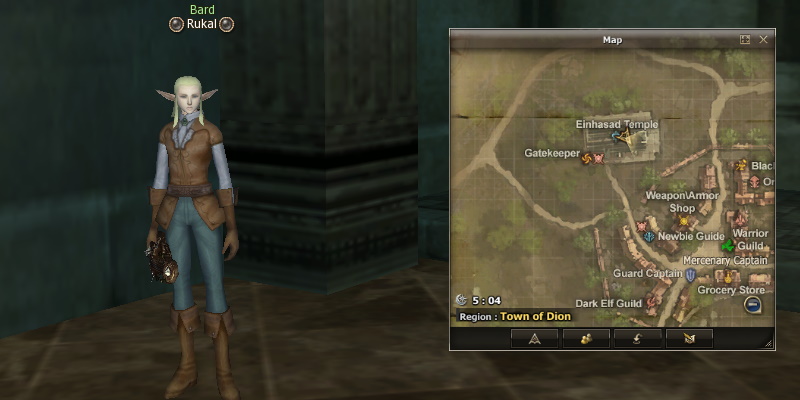
Task: Click the round blue minus zoom button
Action: pyautogui.click(x=753, y=305)
